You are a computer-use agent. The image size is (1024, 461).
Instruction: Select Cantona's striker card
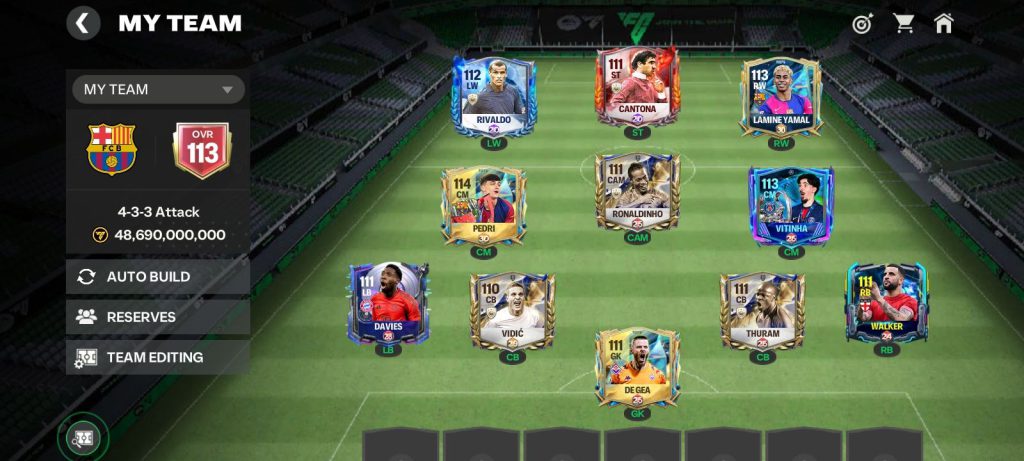click(x=637, y=88)
